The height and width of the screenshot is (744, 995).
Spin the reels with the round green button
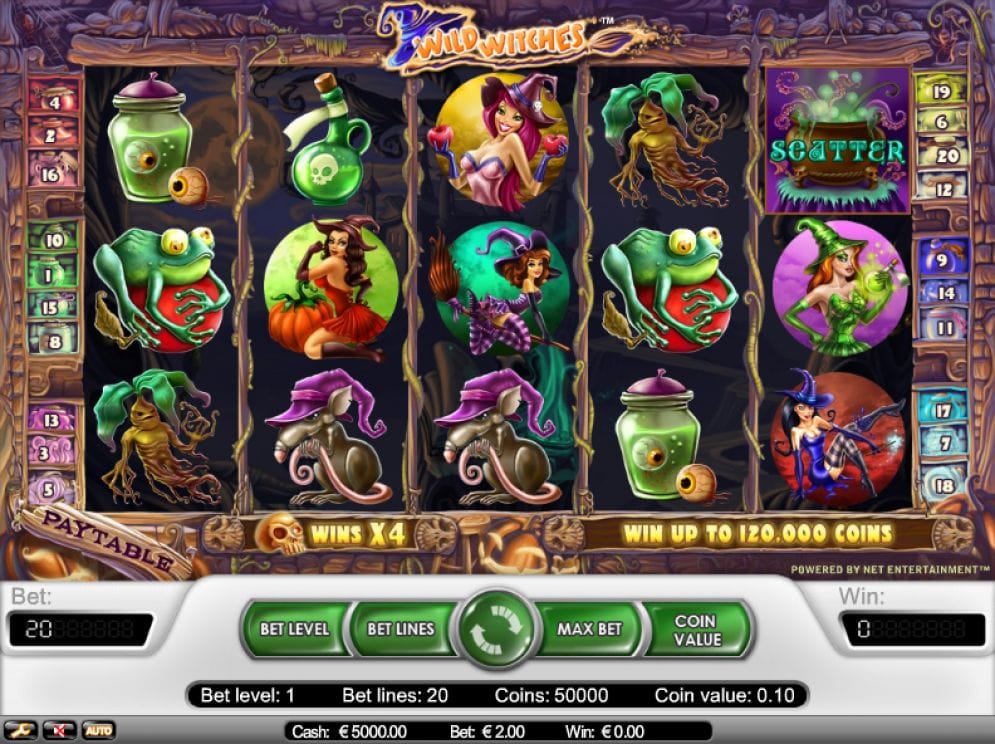coord(497,629)
